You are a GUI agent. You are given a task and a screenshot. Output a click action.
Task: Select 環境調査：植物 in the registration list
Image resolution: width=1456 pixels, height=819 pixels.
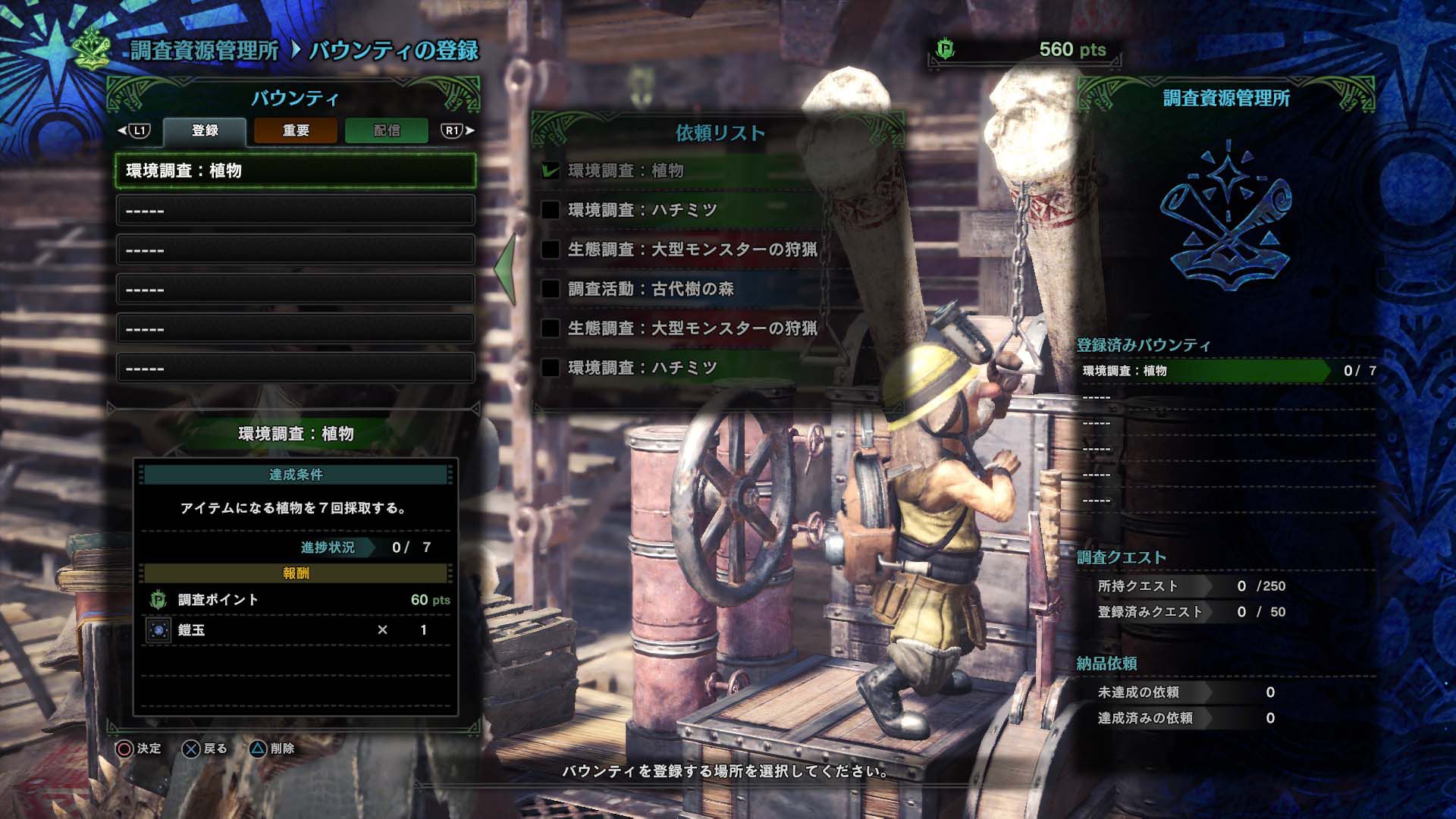[296, 169]
